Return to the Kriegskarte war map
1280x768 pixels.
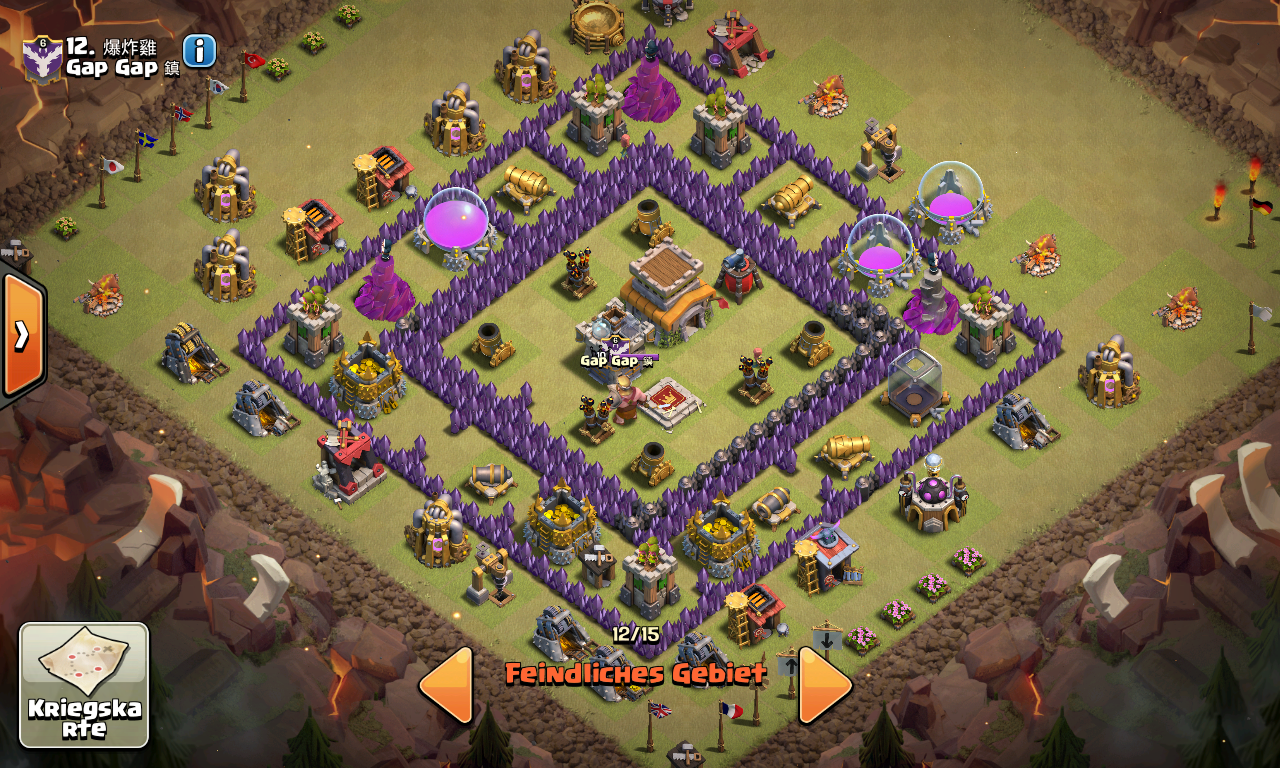point(84,685)
